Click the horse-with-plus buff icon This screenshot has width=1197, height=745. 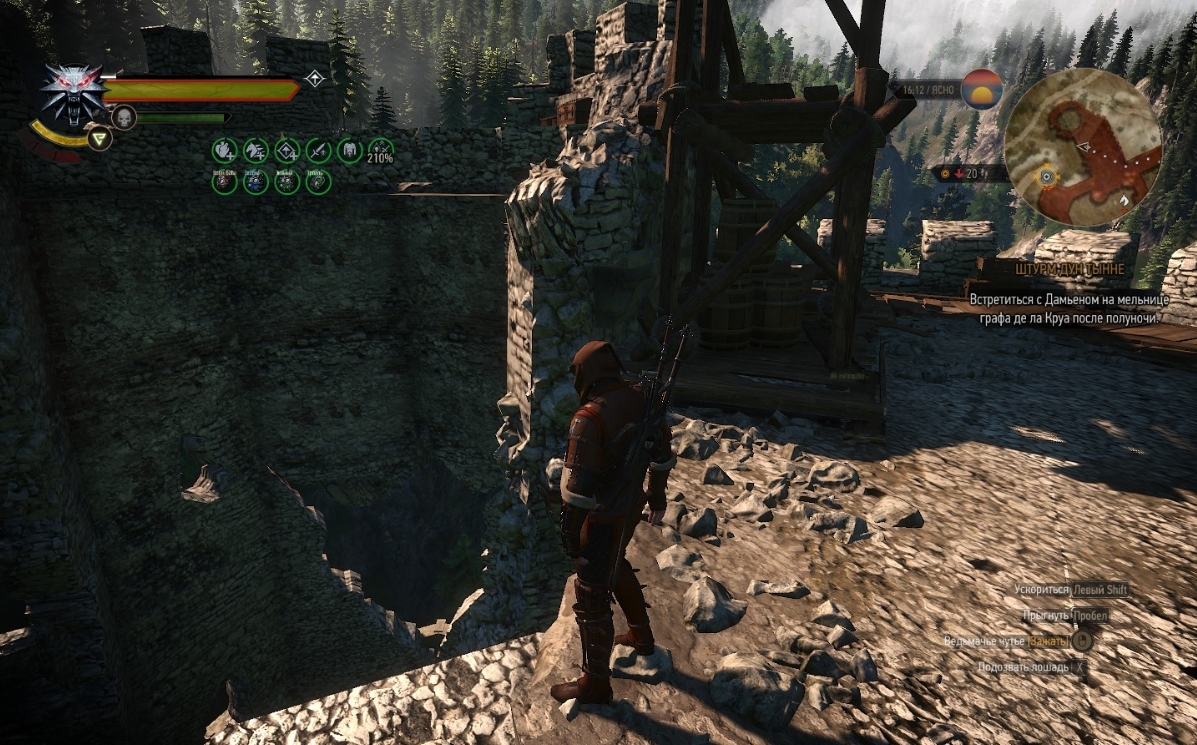click(x=255, y=151)
